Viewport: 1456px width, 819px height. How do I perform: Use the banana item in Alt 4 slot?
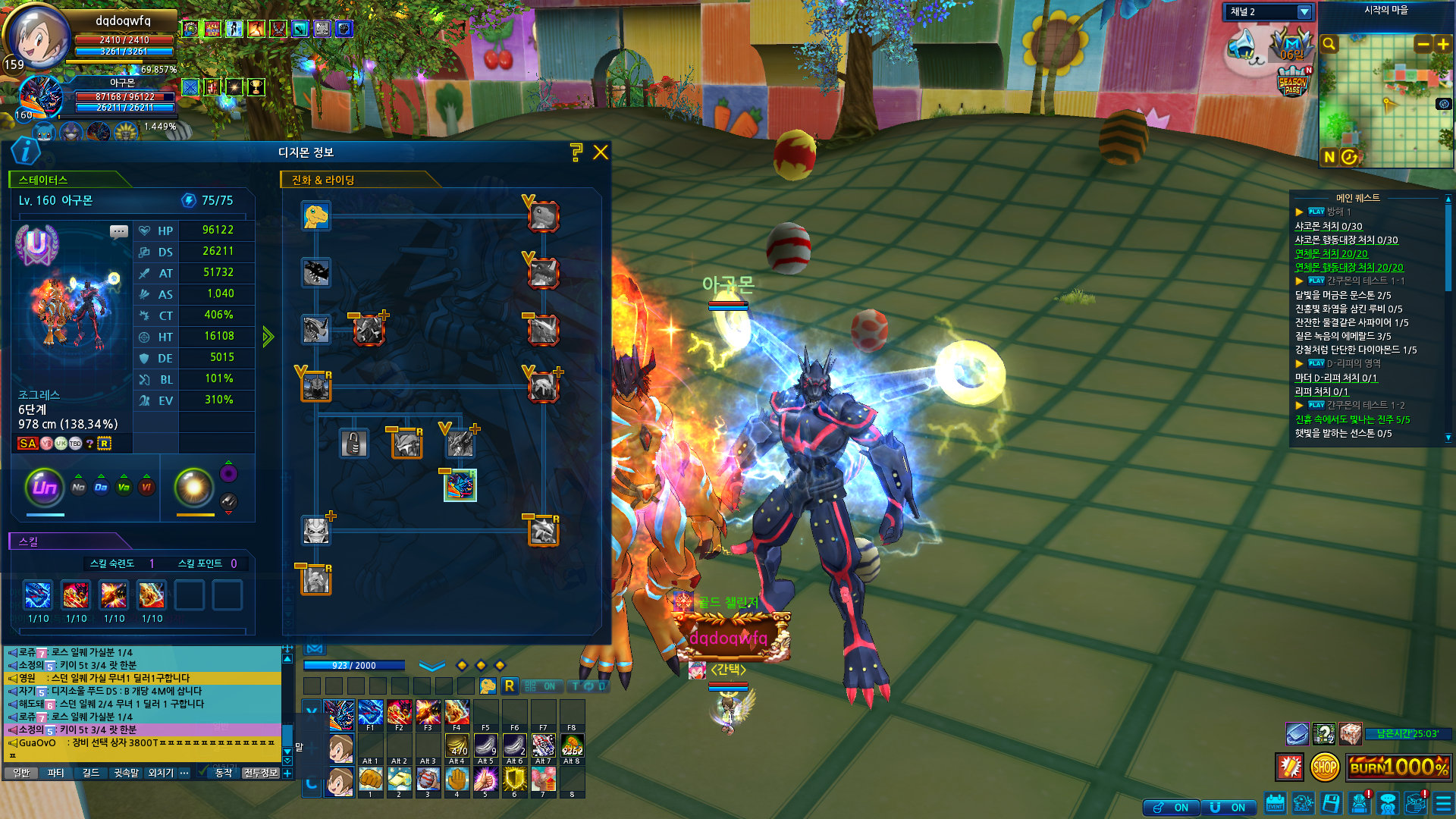[x=457, y=746]
